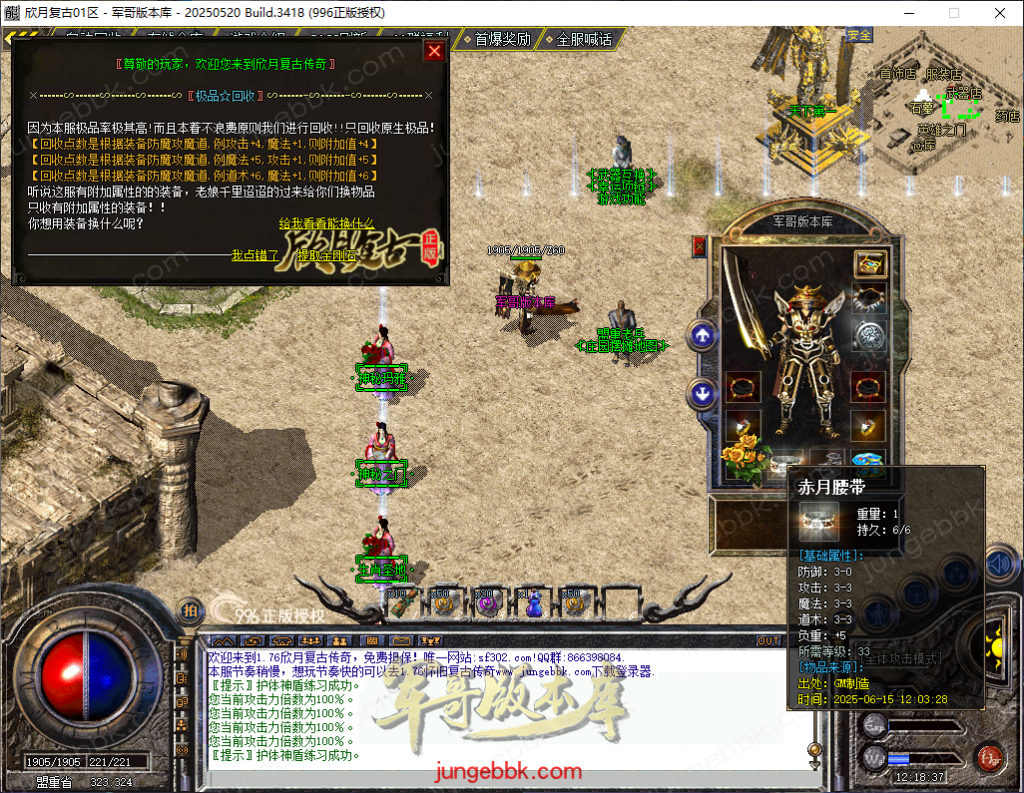Click the down arrow on equipment panel

pos(702,394)
